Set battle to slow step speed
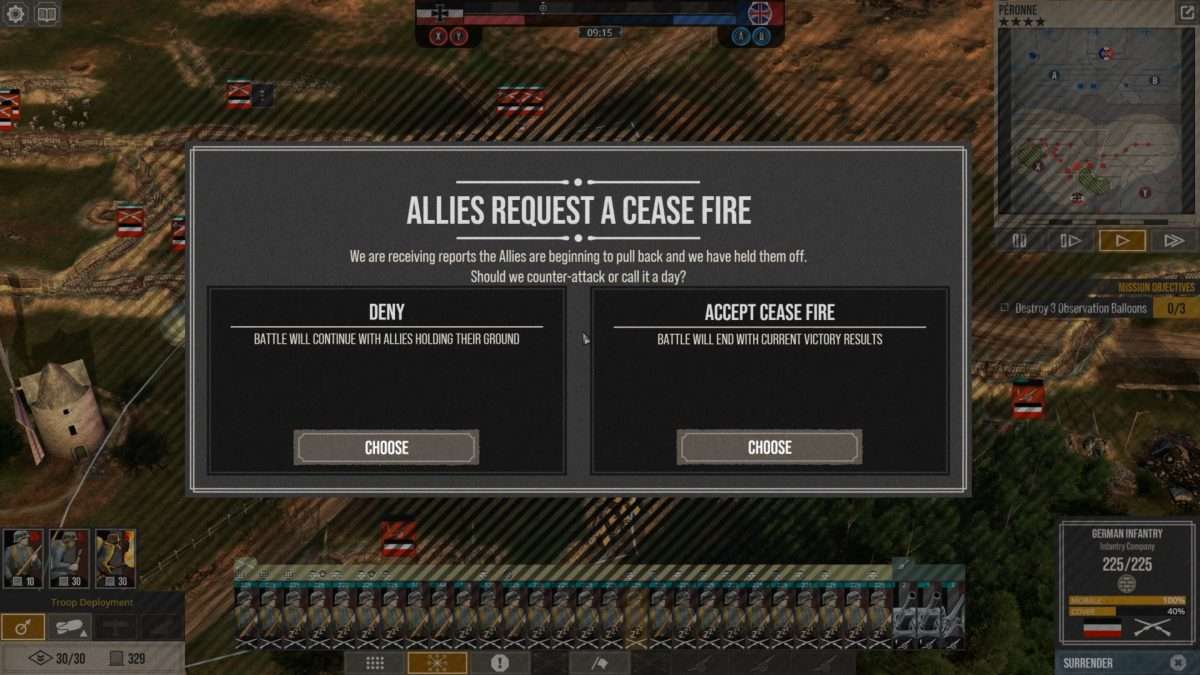Screen dimensions: 1200x675 1070,240
